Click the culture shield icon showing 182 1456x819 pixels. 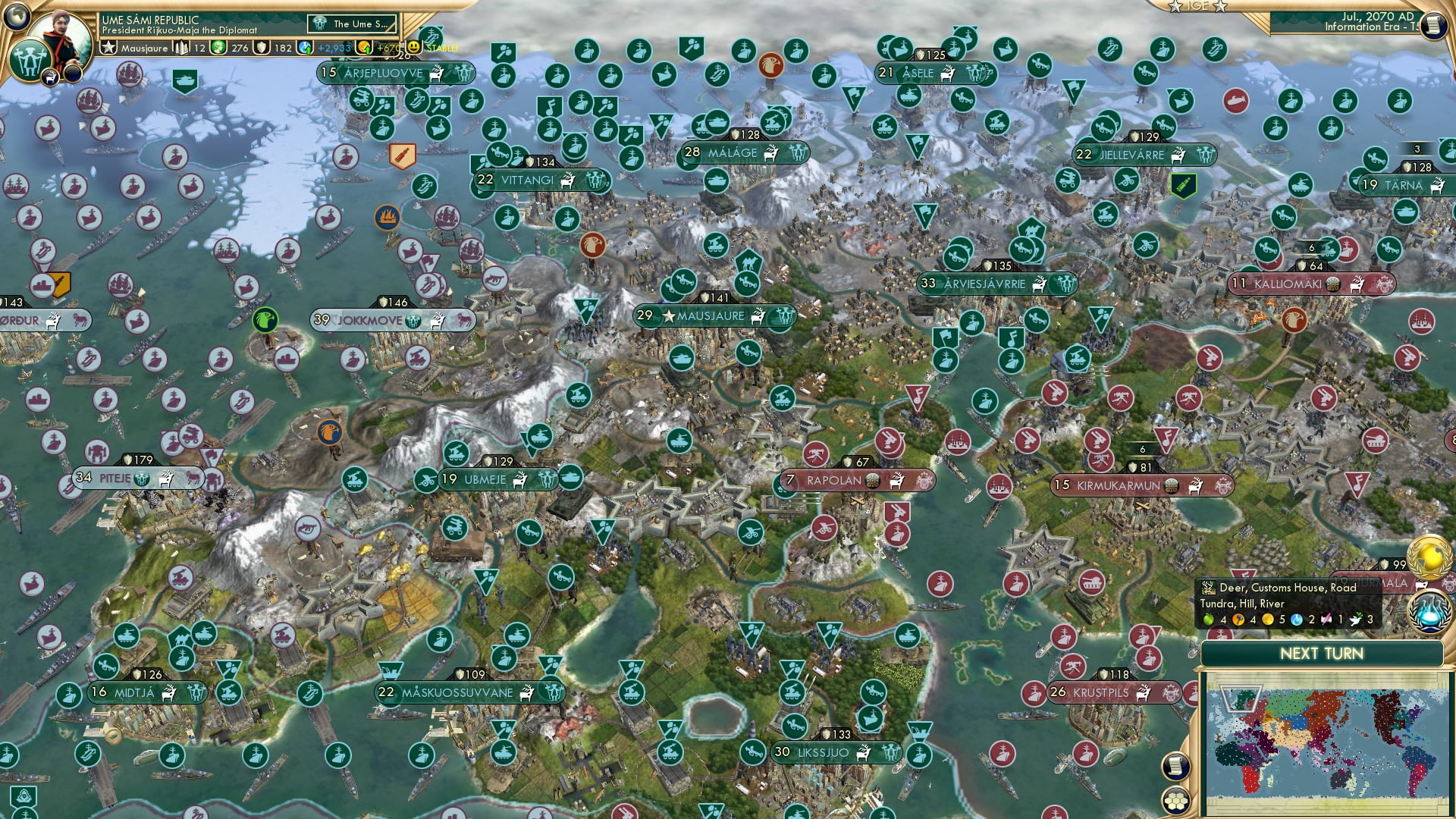tap(260, 47)
